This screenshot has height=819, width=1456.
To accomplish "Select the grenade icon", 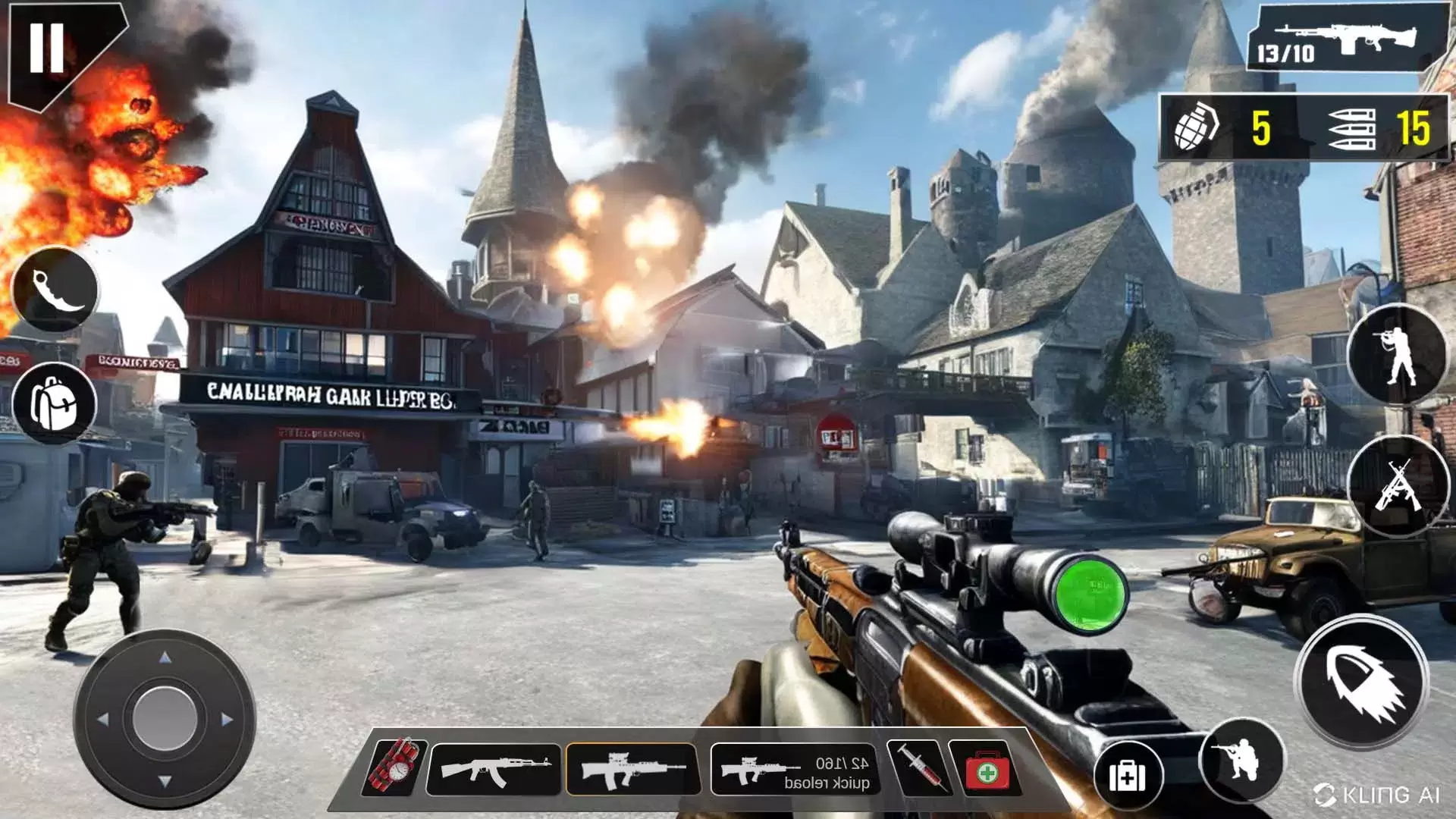I will tap(1196, 127).
